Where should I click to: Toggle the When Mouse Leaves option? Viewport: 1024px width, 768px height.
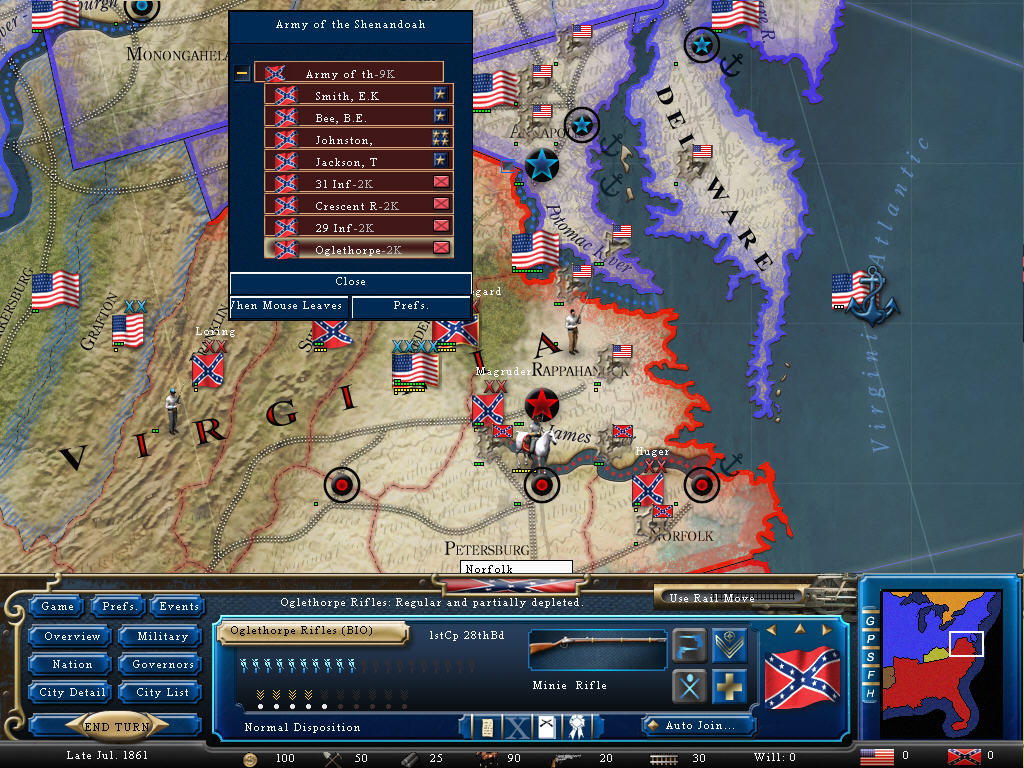289,306
